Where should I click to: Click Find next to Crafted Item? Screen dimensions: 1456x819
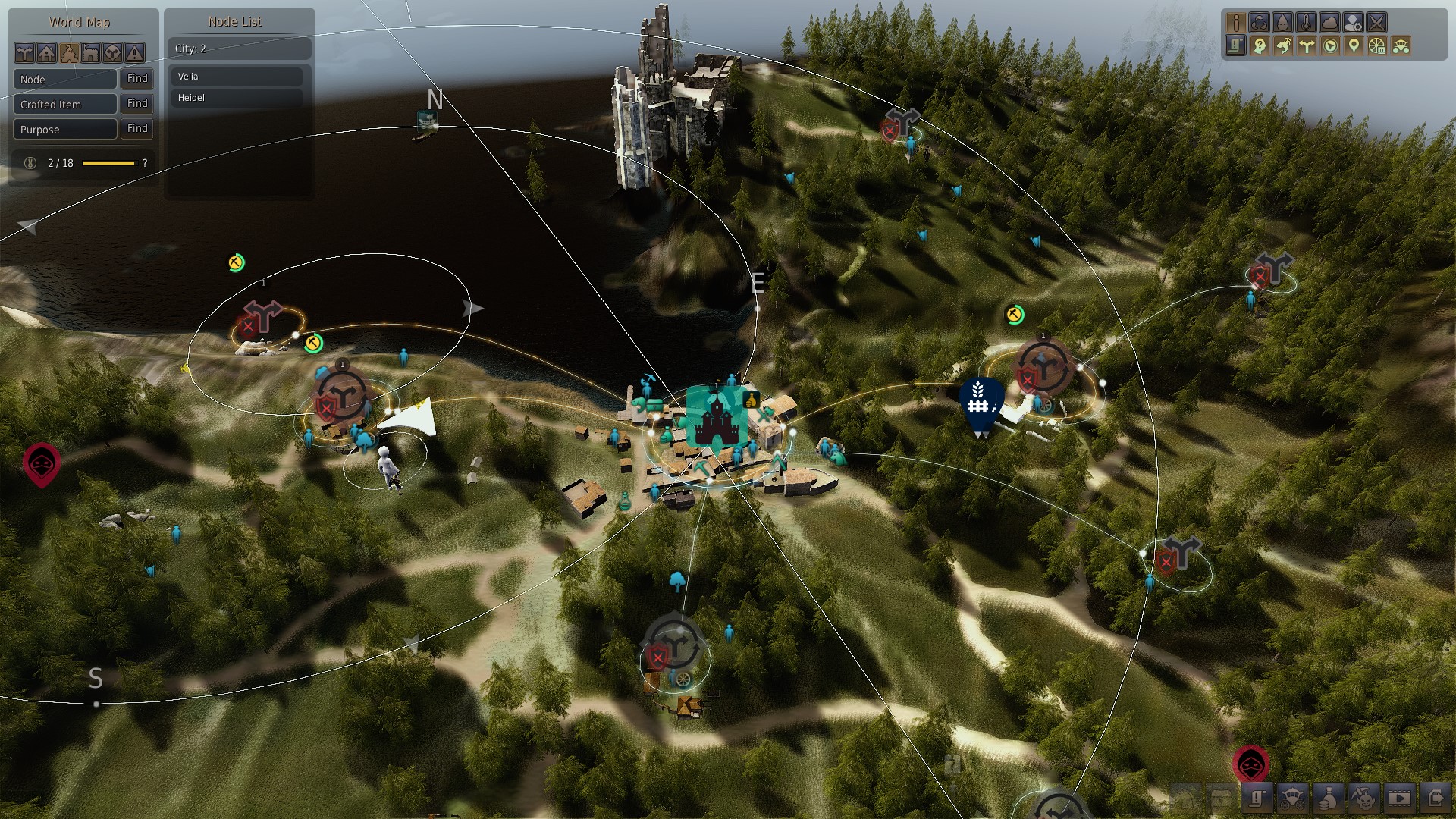(137, 103)
